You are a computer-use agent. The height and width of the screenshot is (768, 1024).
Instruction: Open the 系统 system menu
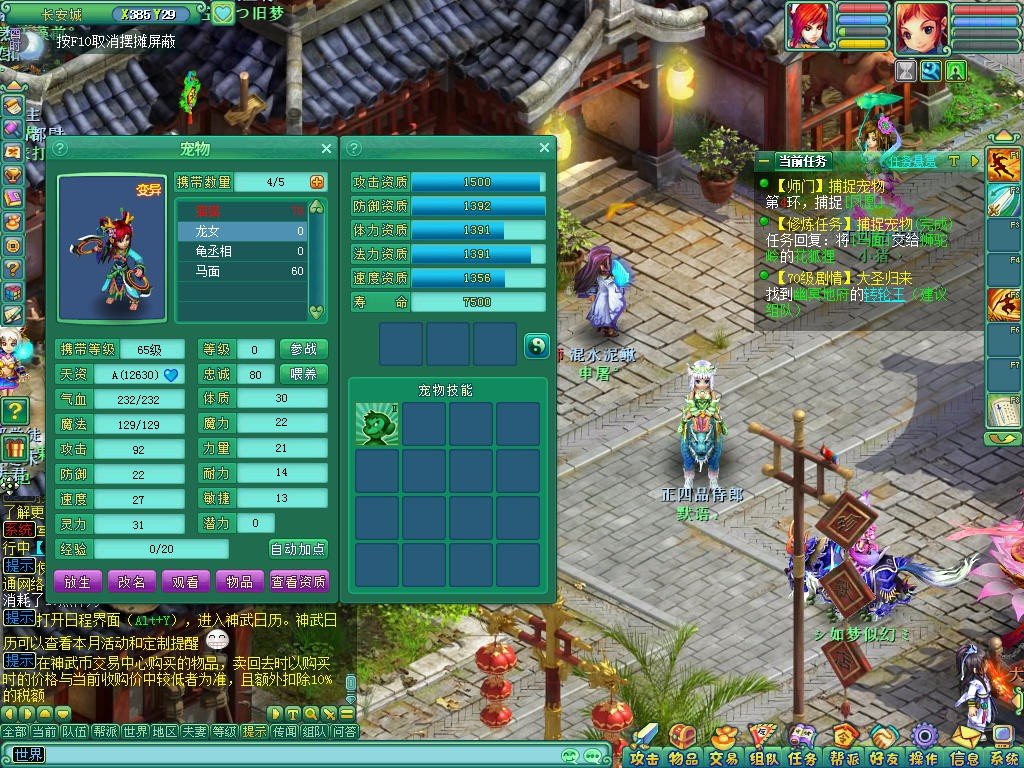pyautogui.click(x=1002, y=757)
